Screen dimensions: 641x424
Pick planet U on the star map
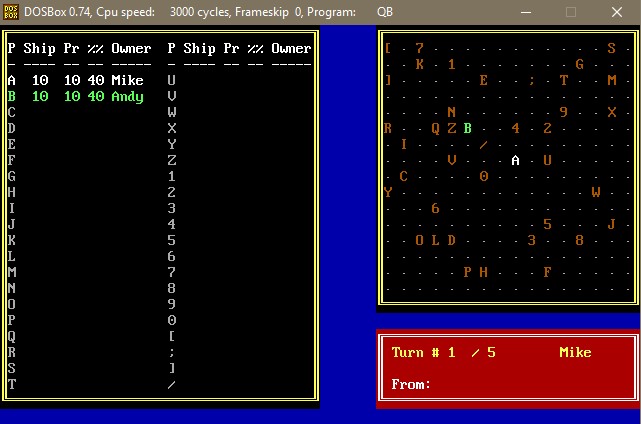pyautogui.click(x=547, y=160)
